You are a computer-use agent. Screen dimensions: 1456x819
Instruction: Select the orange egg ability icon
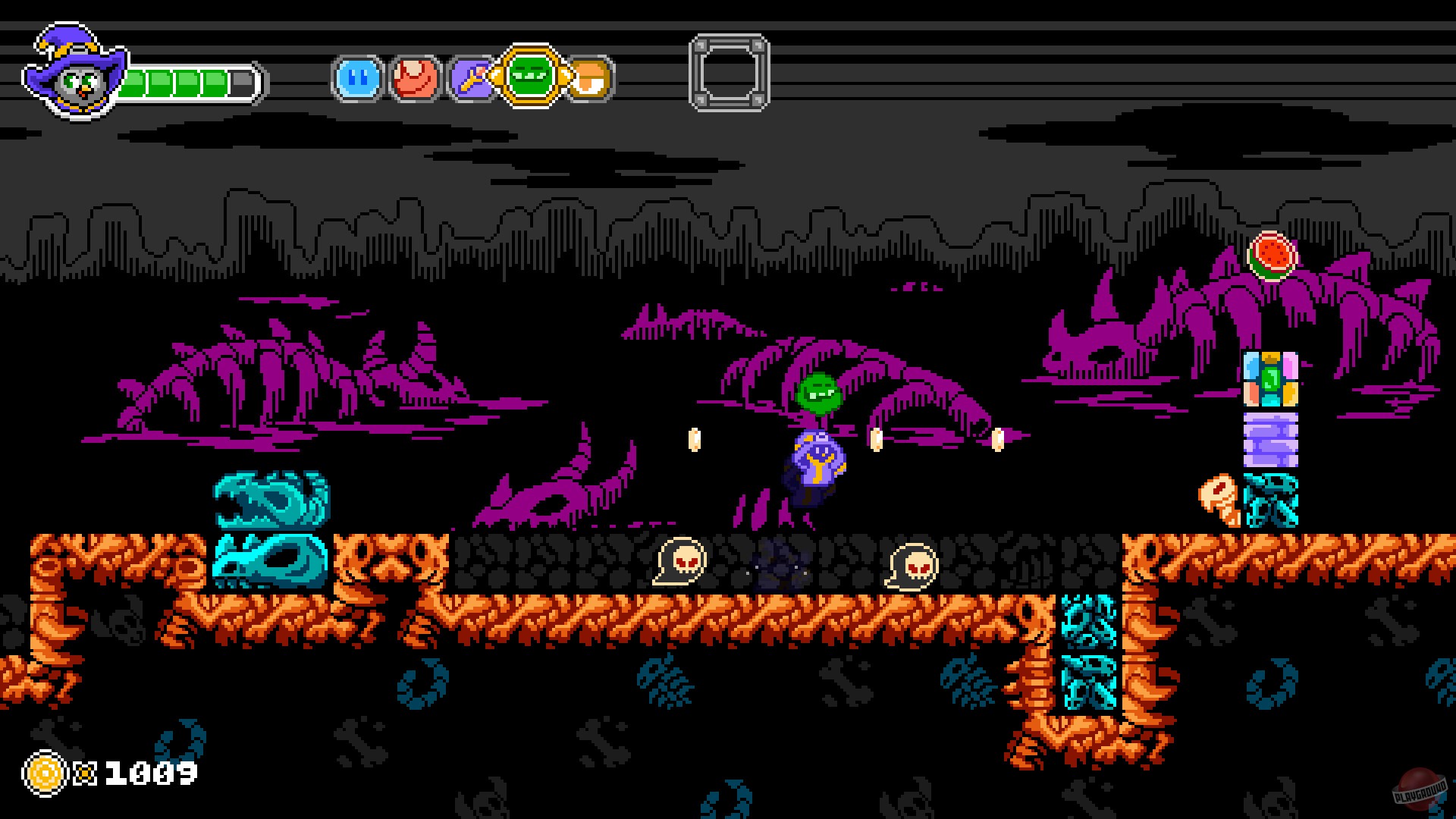[x=588, y=77]
